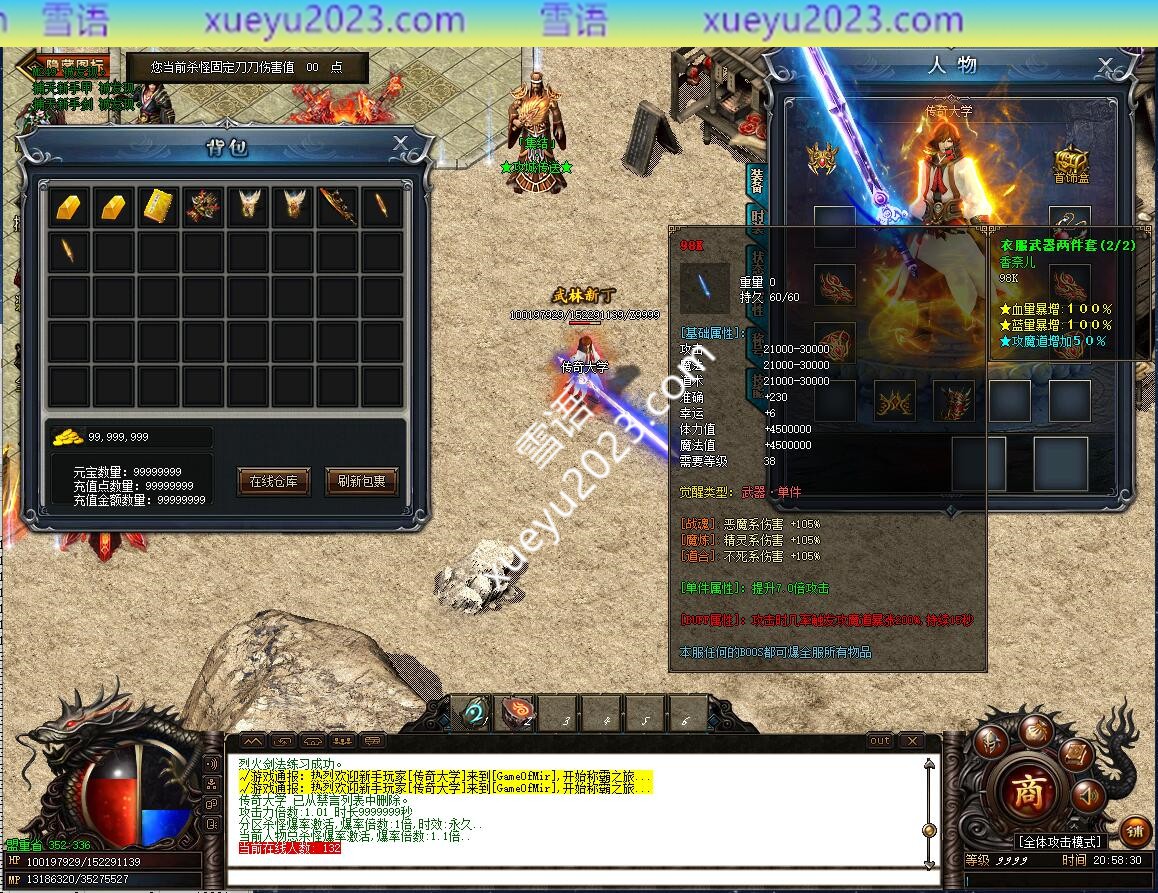The width and height of the screenshot is (1158, 893).
Task: Select the red armored figure item in backpack
Action: (203, 206)
